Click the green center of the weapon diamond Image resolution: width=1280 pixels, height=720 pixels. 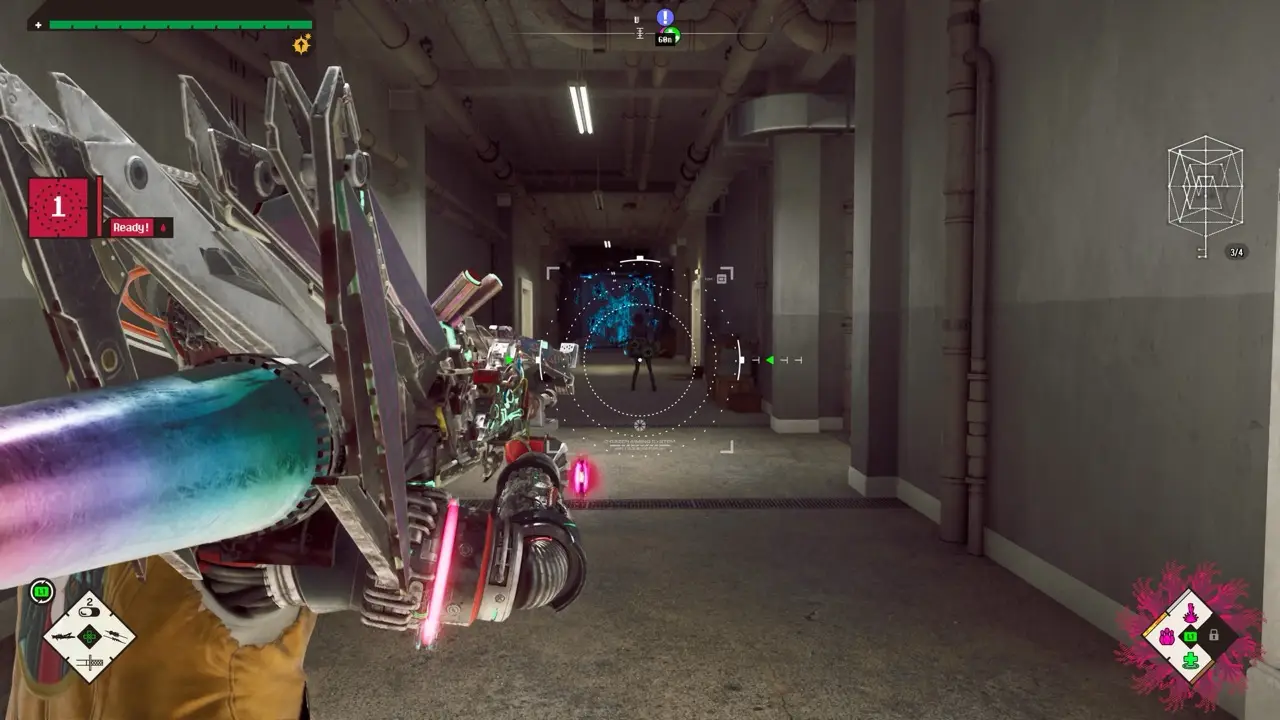pyautogui.click(x=90, y=636)
